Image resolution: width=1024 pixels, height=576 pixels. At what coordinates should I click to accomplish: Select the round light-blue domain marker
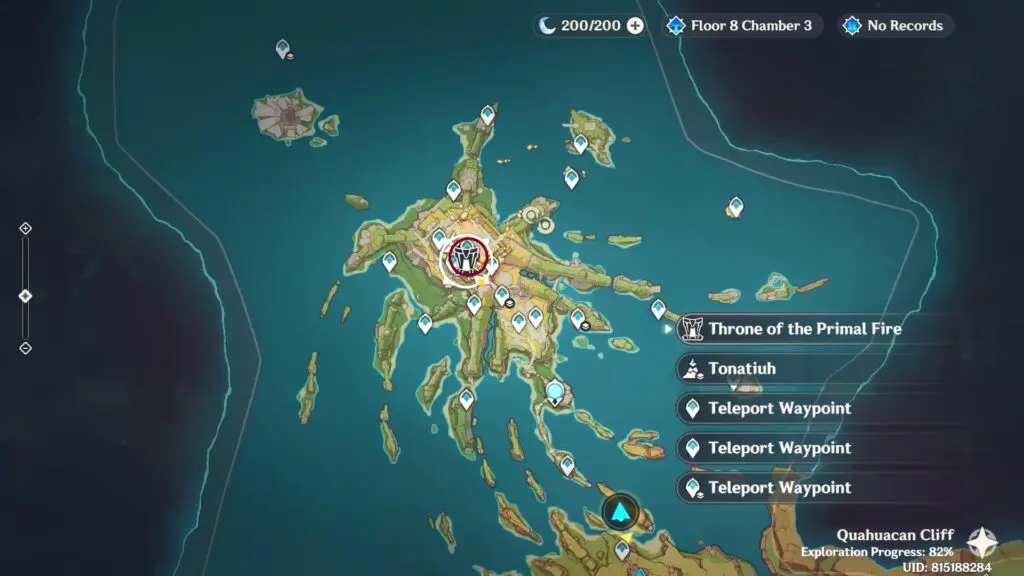[555, 390]
